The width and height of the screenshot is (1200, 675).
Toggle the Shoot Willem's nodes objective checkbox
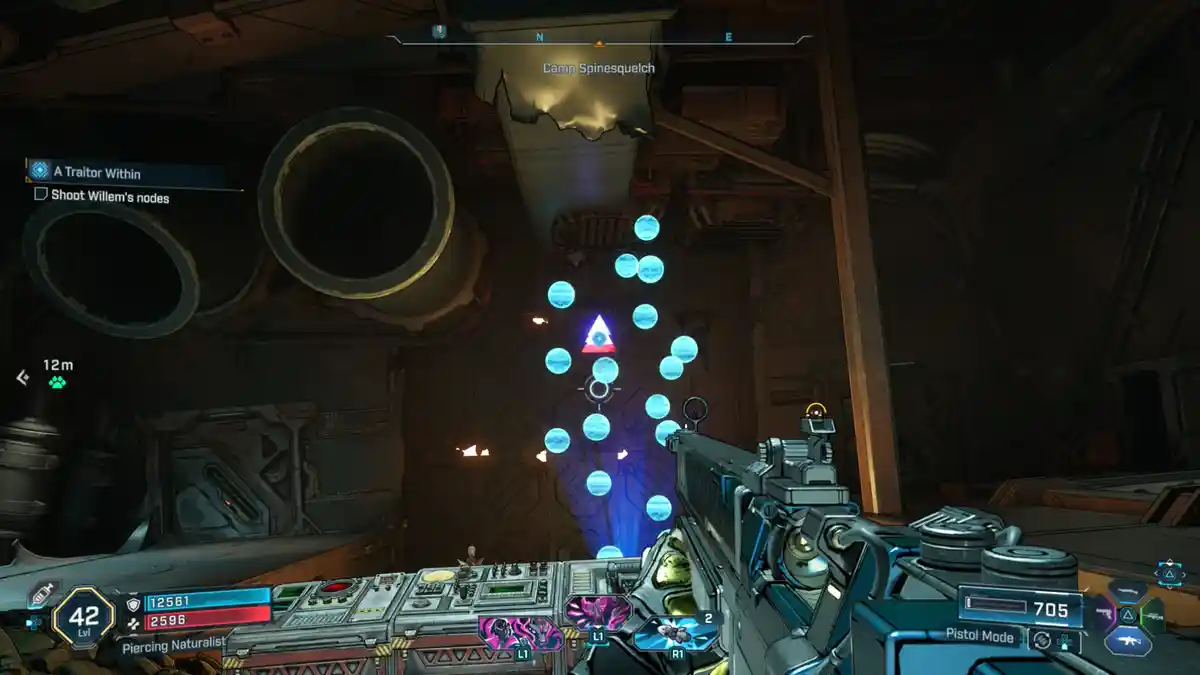click(x=41, y=196)
